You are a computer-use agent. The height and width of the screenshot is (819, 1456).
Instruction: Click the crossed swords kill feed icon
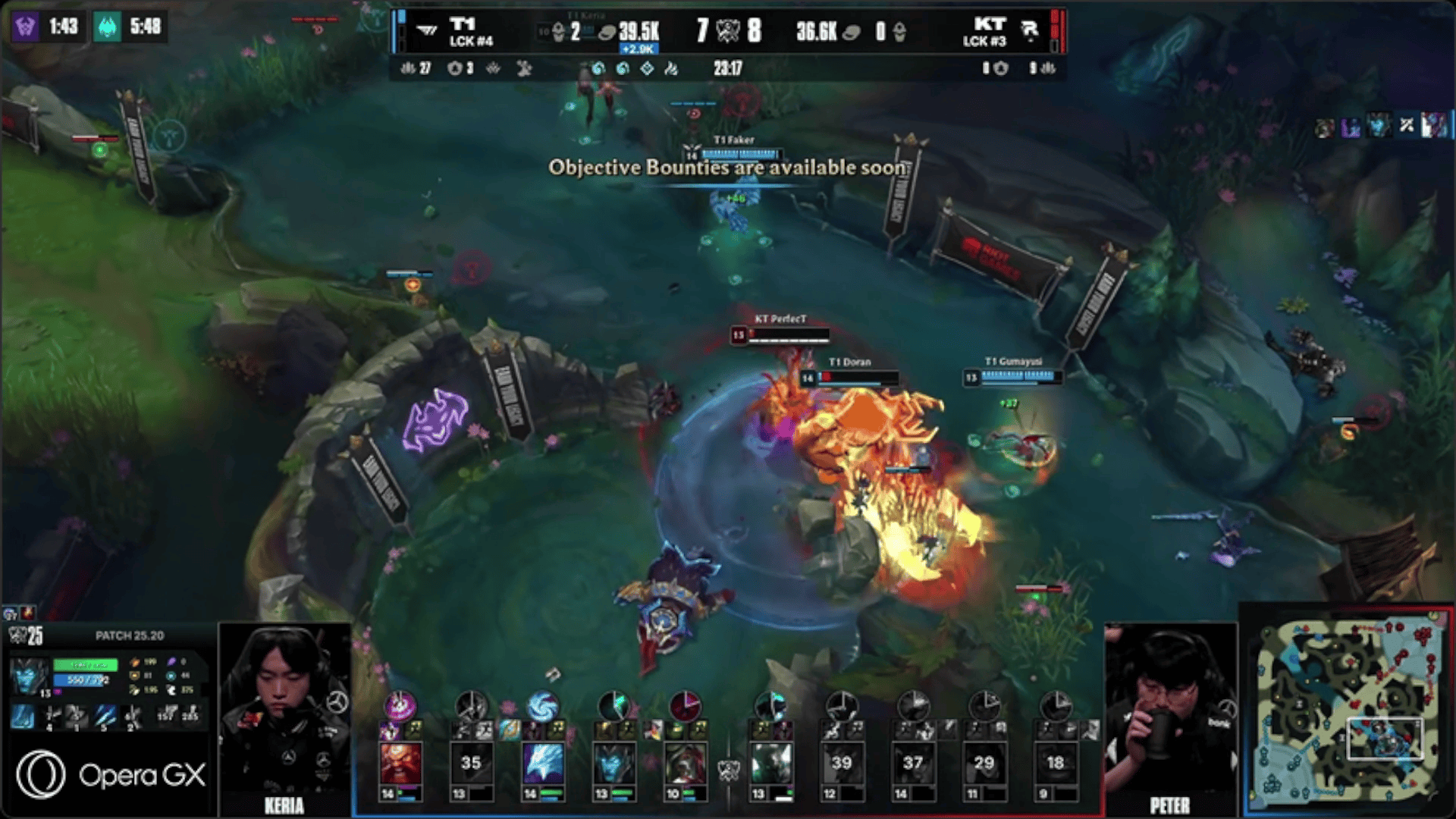tap(1407, 126)
